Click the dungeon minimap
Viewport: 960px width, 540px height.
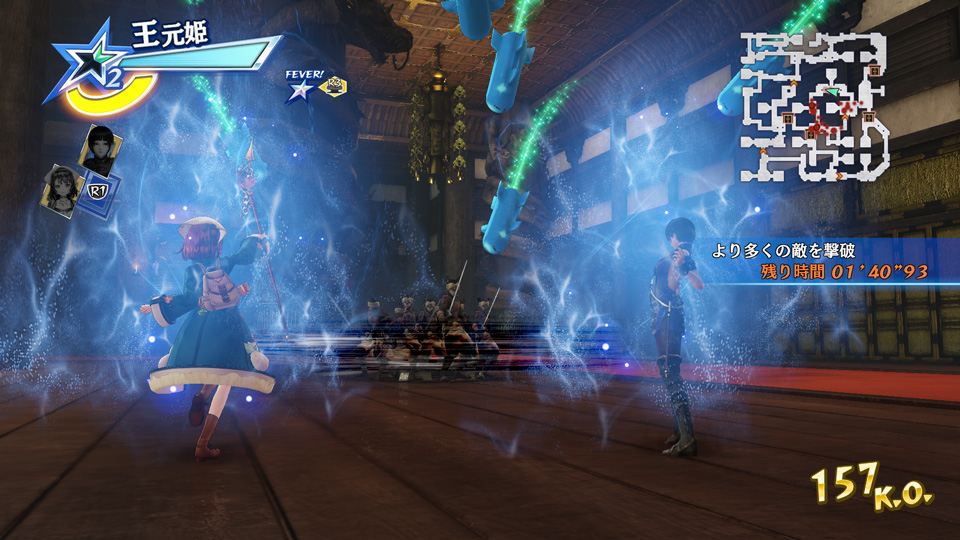[813, 105]
